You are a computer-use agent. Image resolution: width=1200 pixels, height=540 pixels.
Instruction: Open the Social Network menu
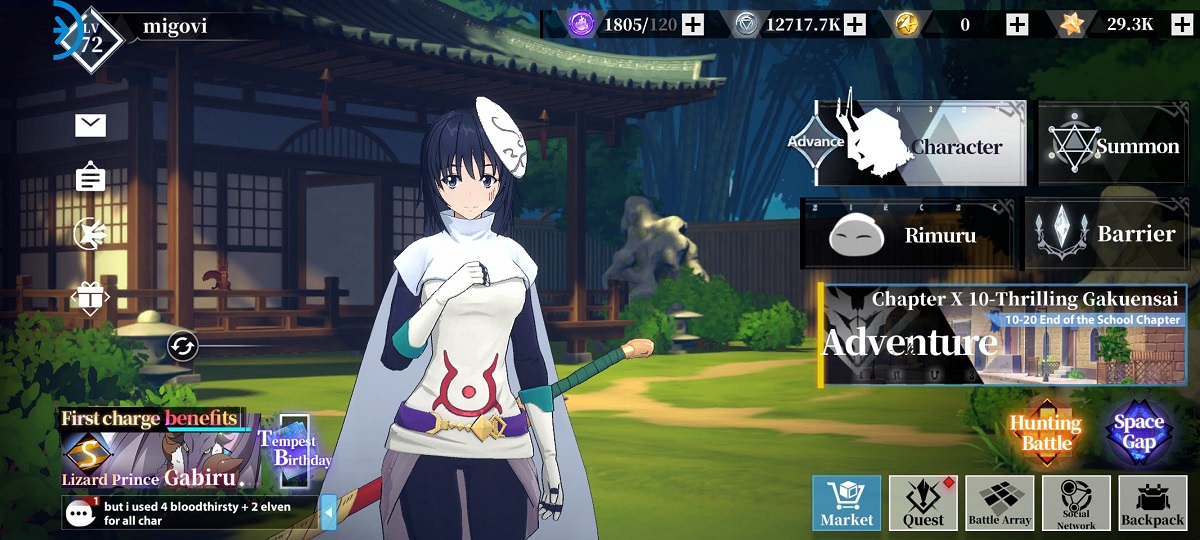[1076, 502]
